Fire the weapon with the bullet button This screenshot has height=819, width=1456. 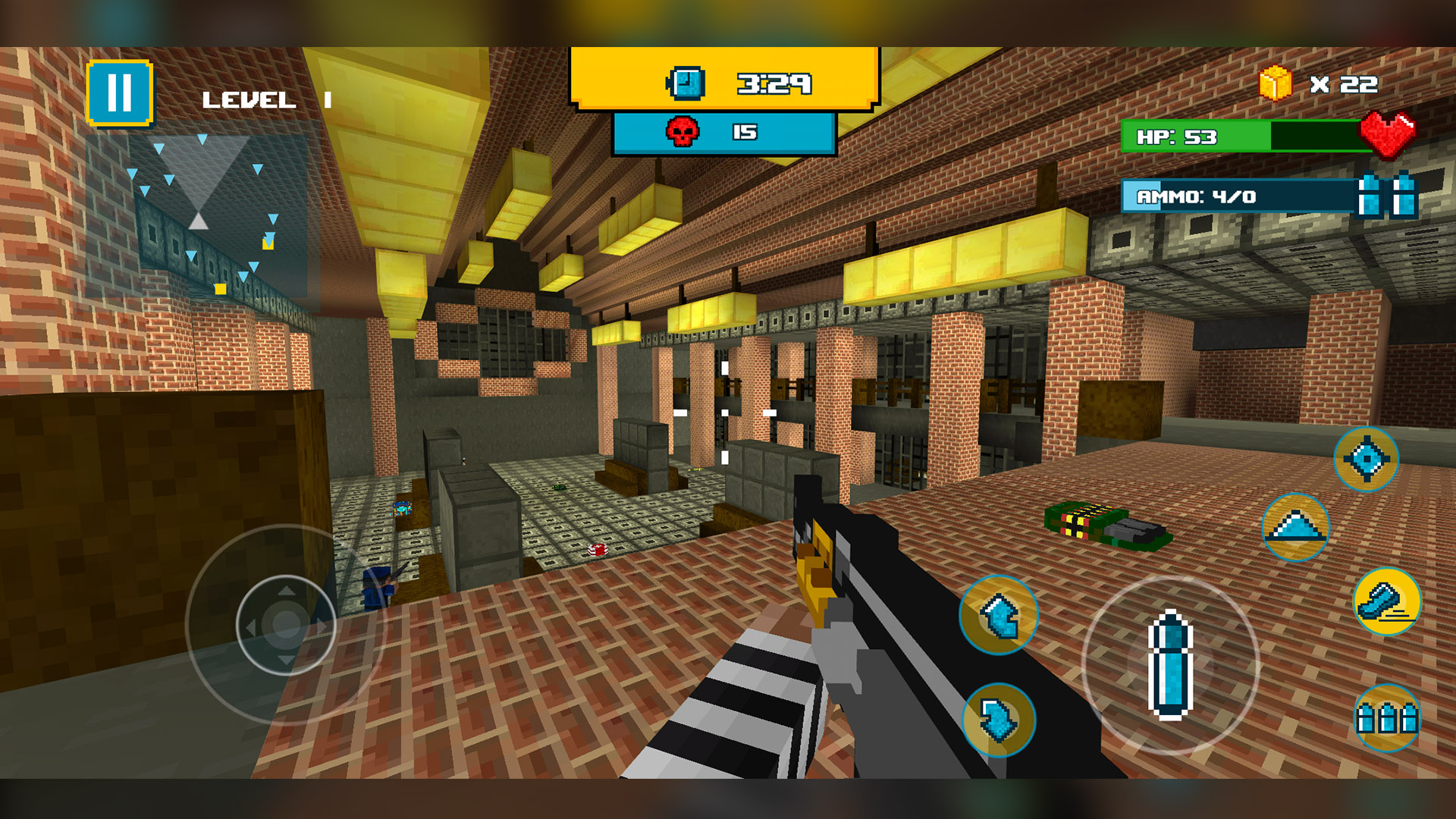click(1170, 665)
